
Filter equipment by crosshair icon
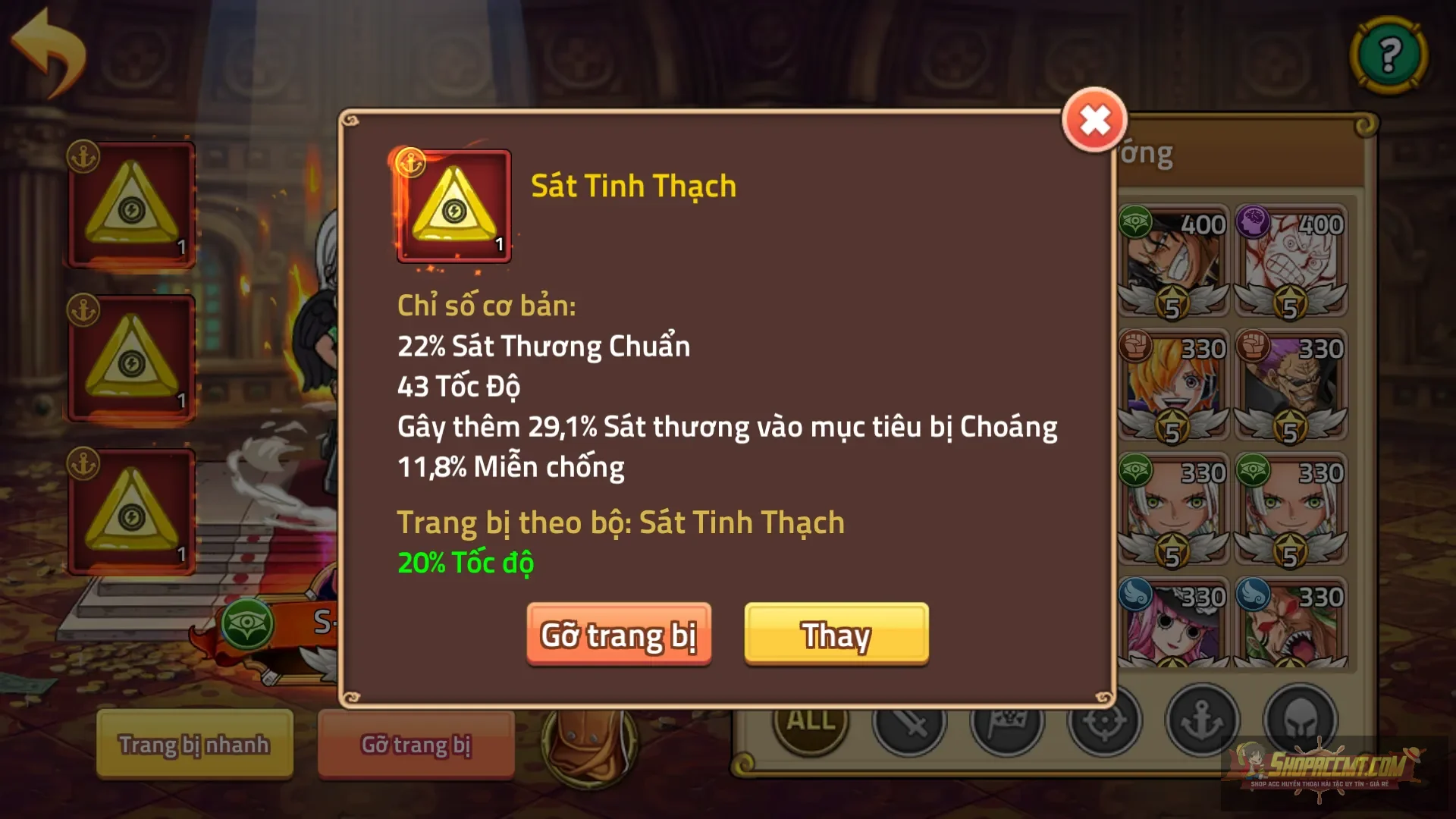[1104, 723]
